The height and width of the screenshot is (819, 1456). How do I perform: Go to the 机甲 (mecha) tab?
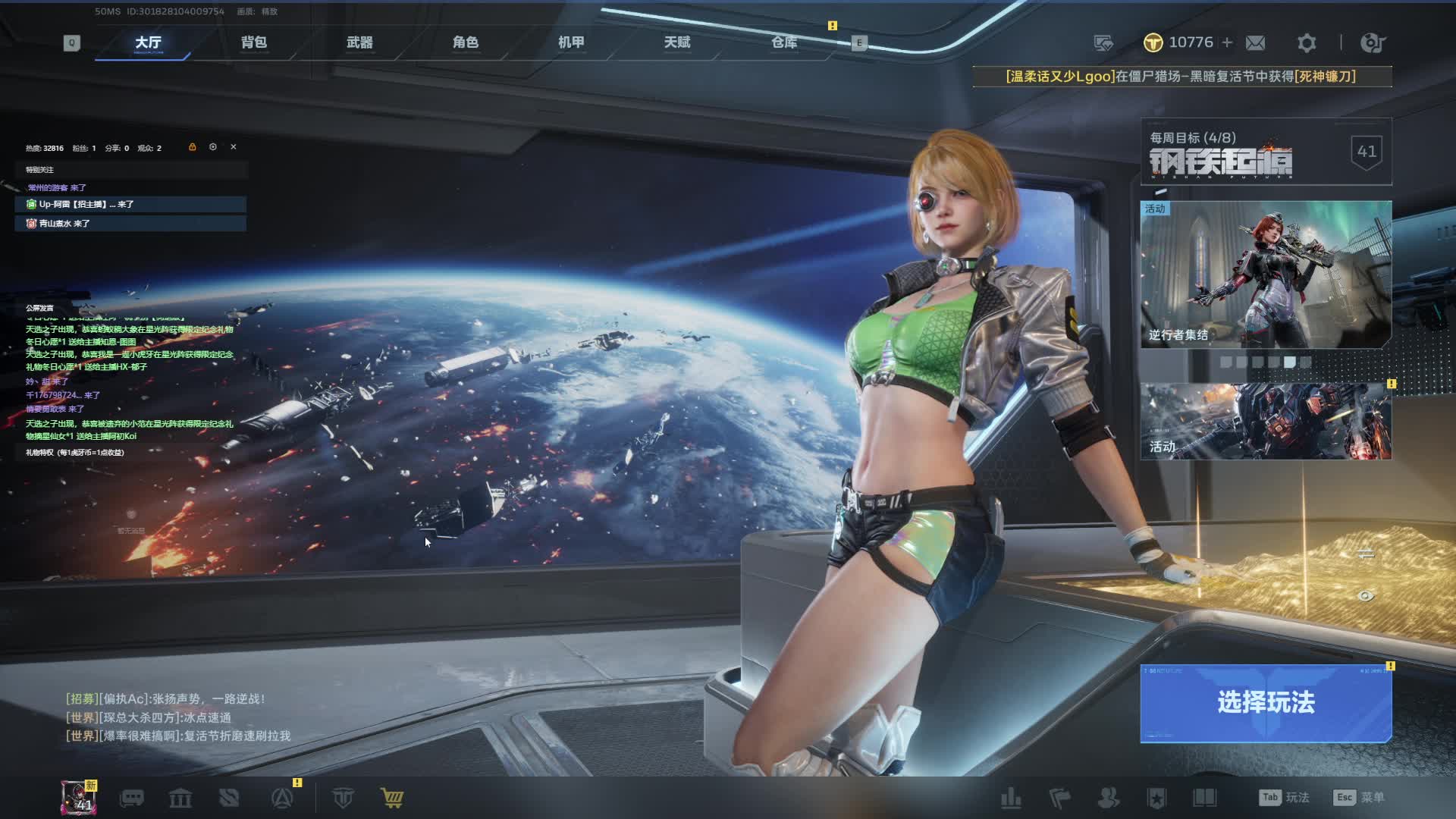tap(571, 42)
